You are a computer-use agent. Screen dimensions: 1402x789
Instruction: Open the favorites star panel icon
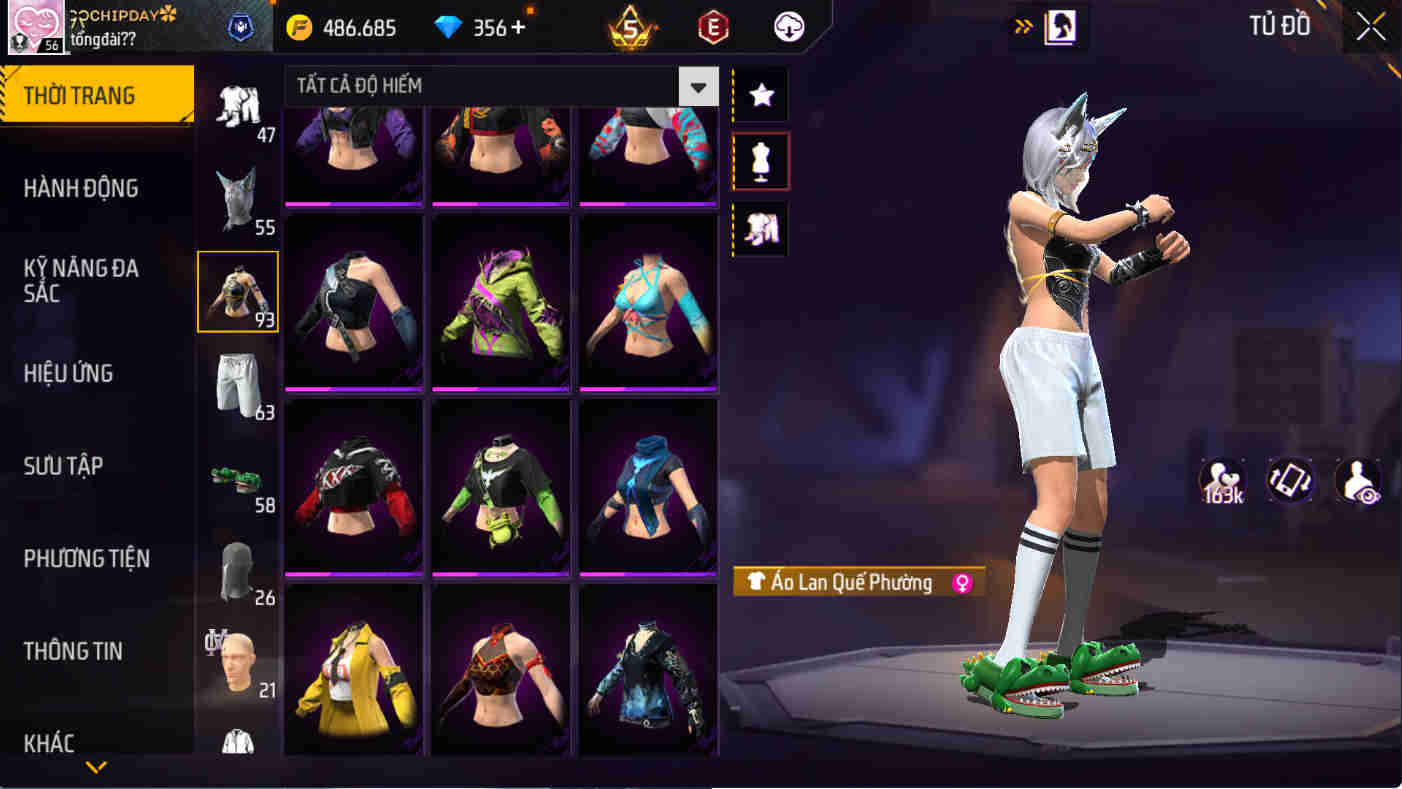click(x=759, y=95)
